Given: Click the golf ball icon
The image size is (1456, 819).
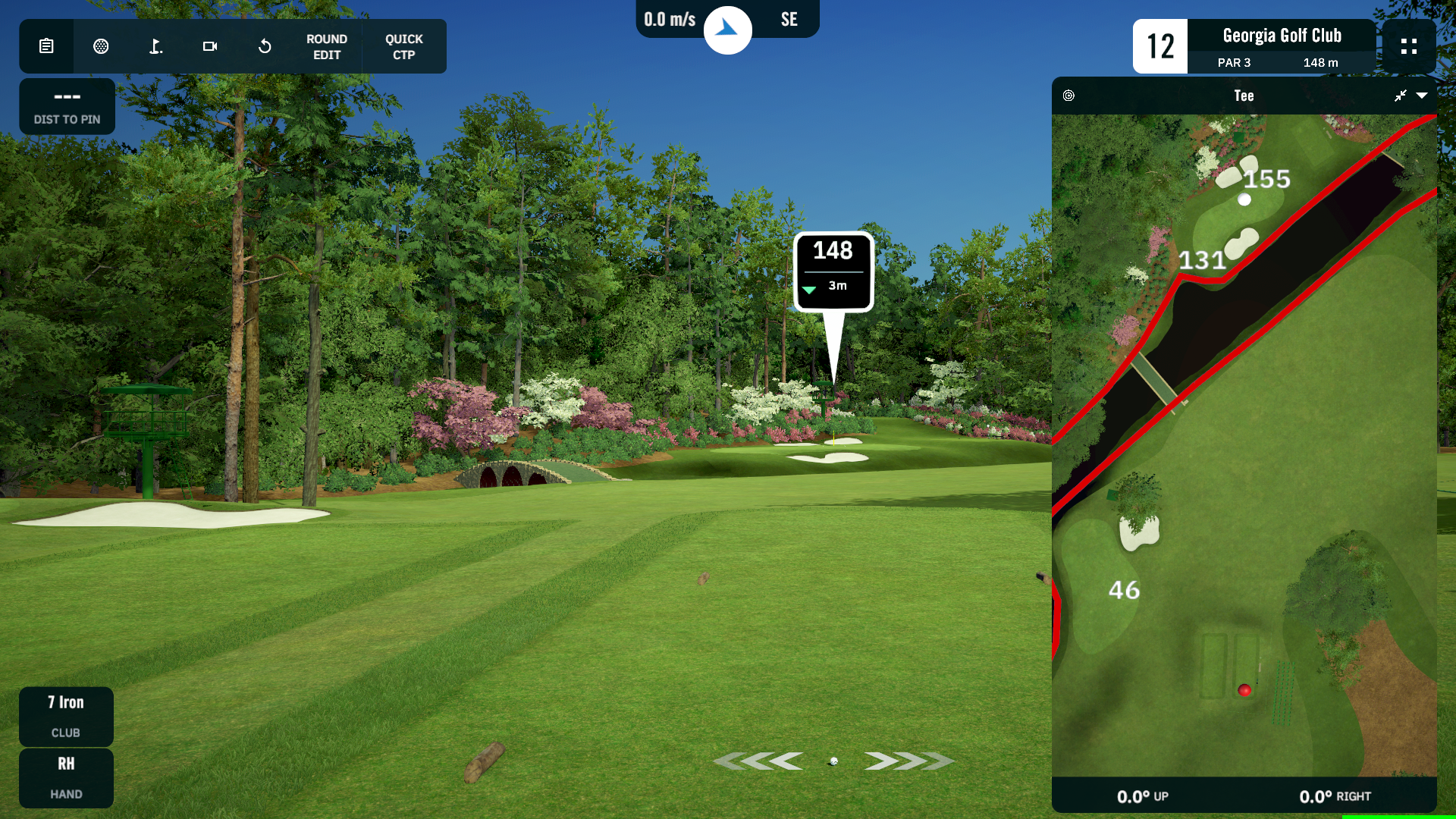Looking at the screenshot, I should click(101, 46).
